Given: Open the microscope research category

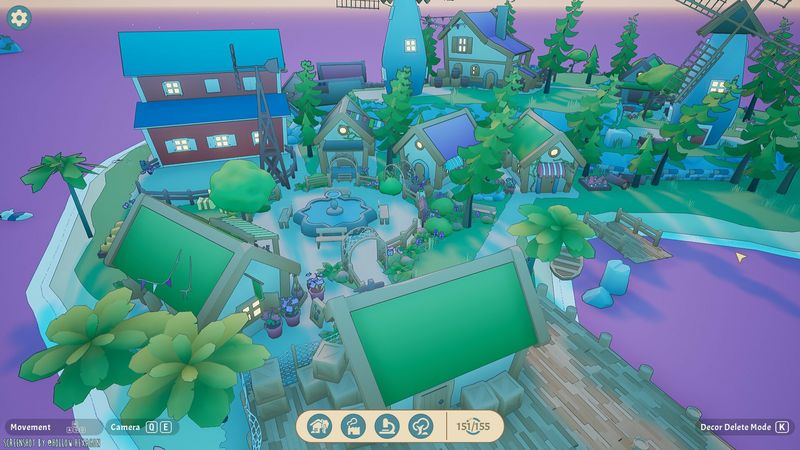Looking at the screenshot, I should pyautogui.click(x=387, y=426).
